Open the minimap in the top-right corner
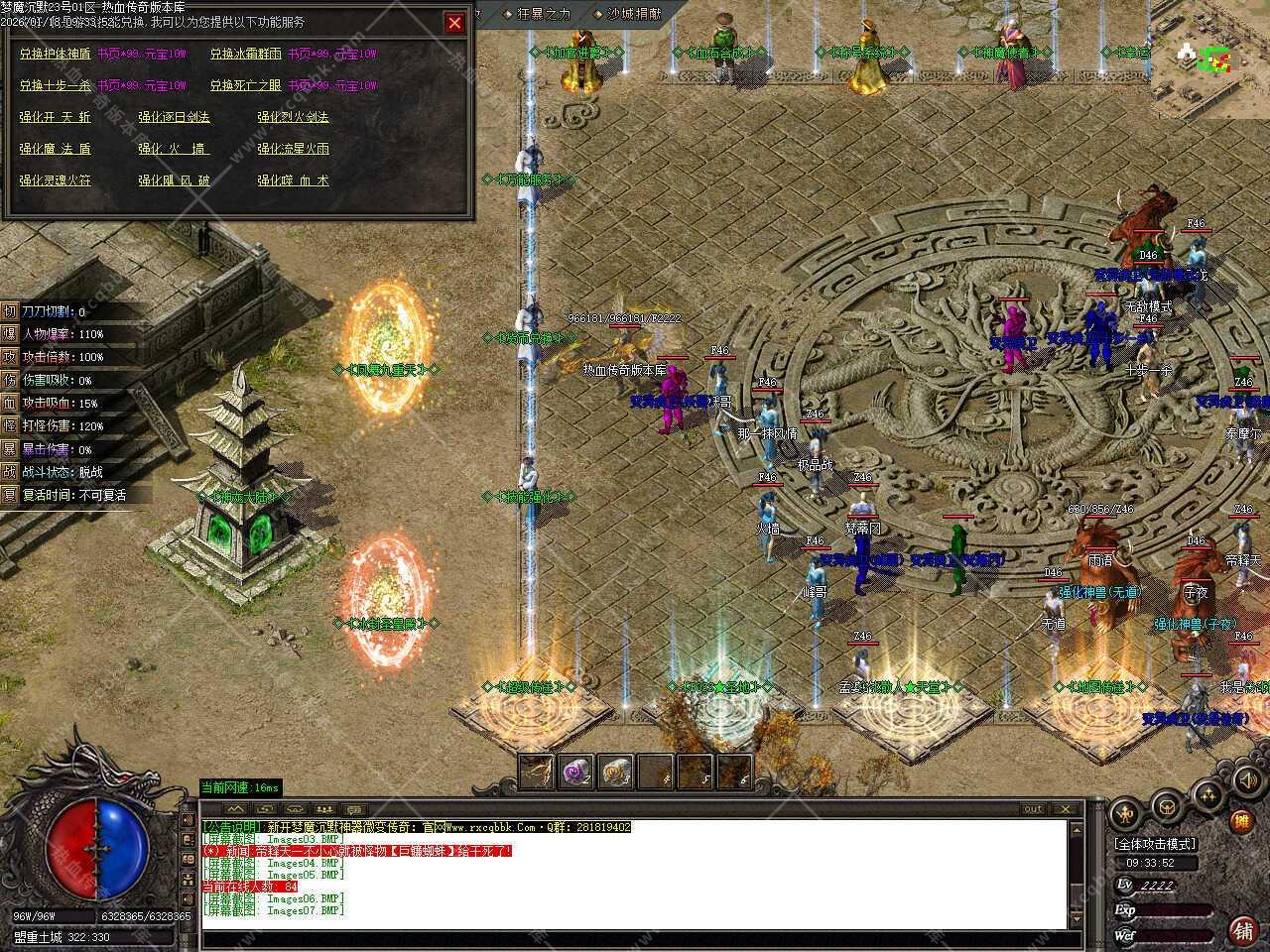 (1208, 59)
